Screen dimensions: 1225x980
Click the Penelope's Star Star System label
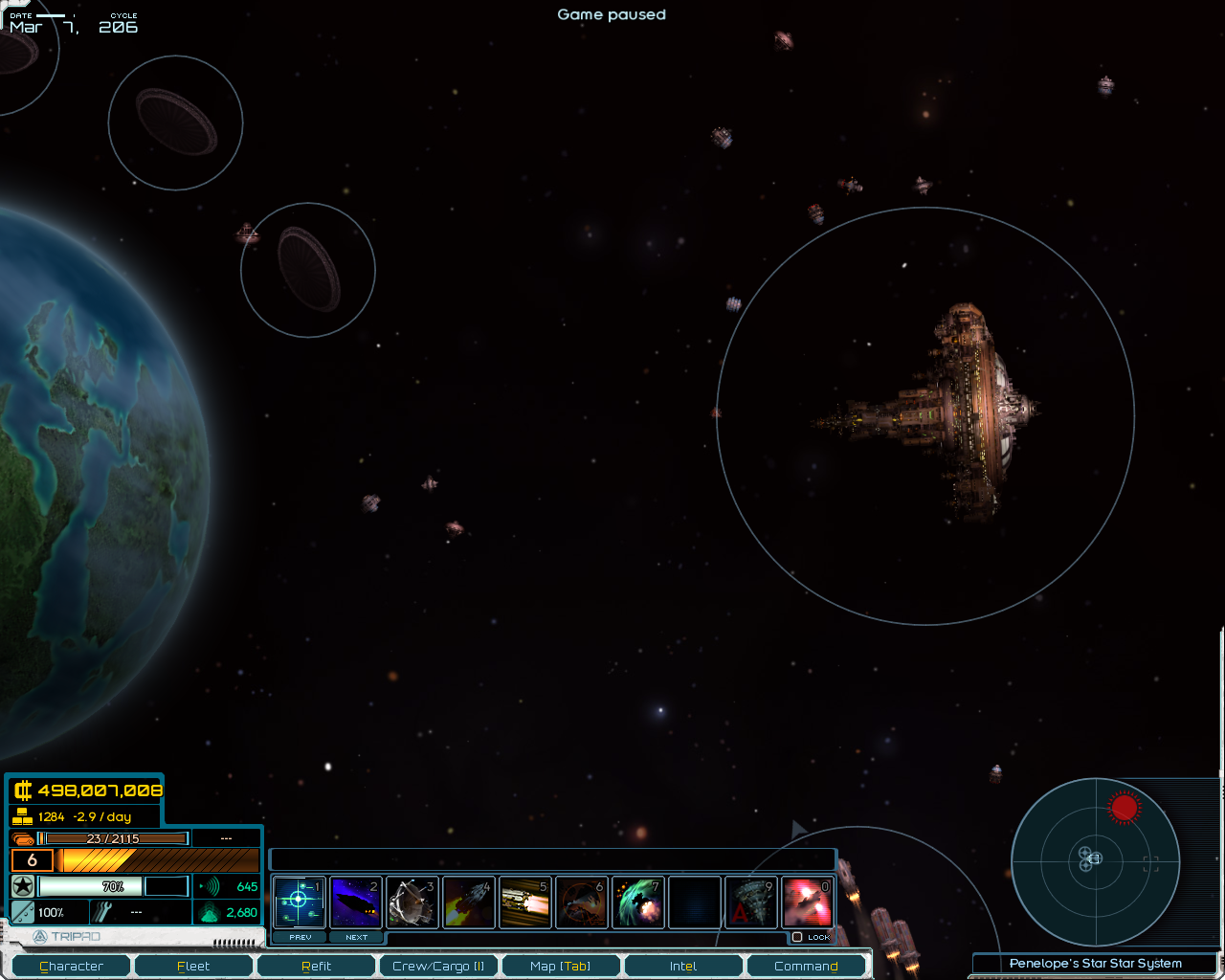(1095, 964)
